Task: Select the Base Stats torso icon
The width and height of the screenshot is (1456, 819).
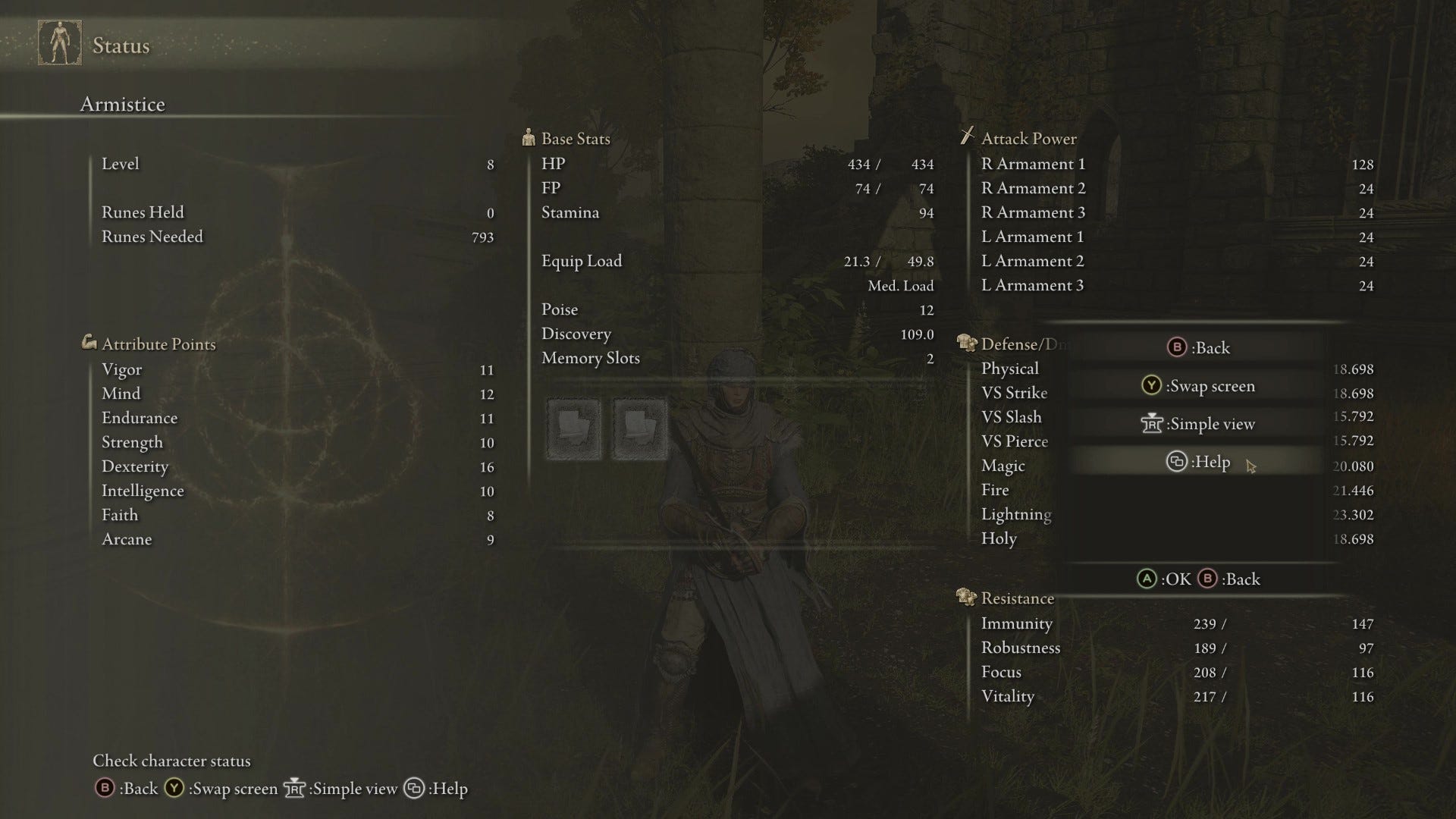Action: point(529,138)
